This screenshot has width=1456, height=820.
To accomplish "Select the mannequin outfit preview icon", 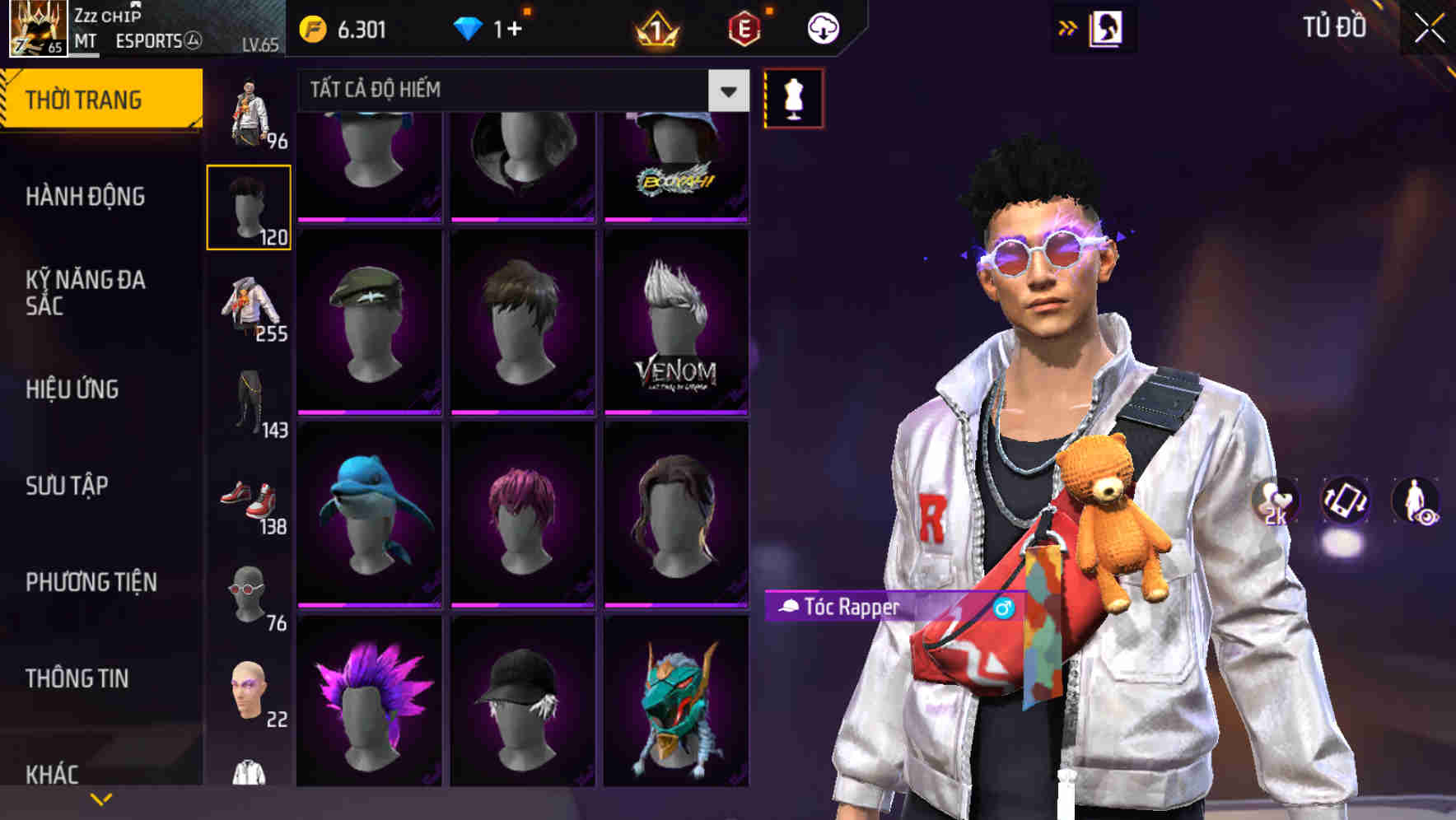I will [x=793, y=97].
